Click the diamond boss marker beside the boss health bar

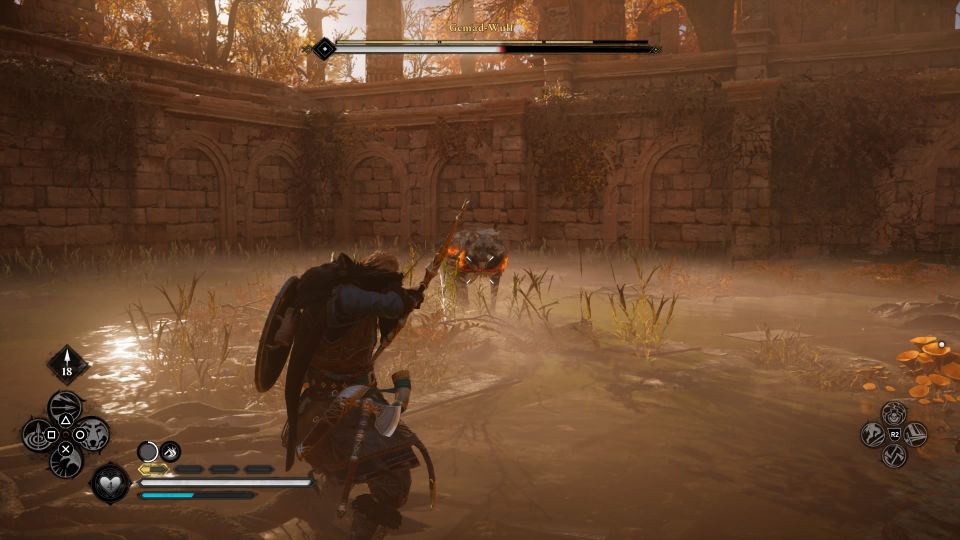(324, 47)
